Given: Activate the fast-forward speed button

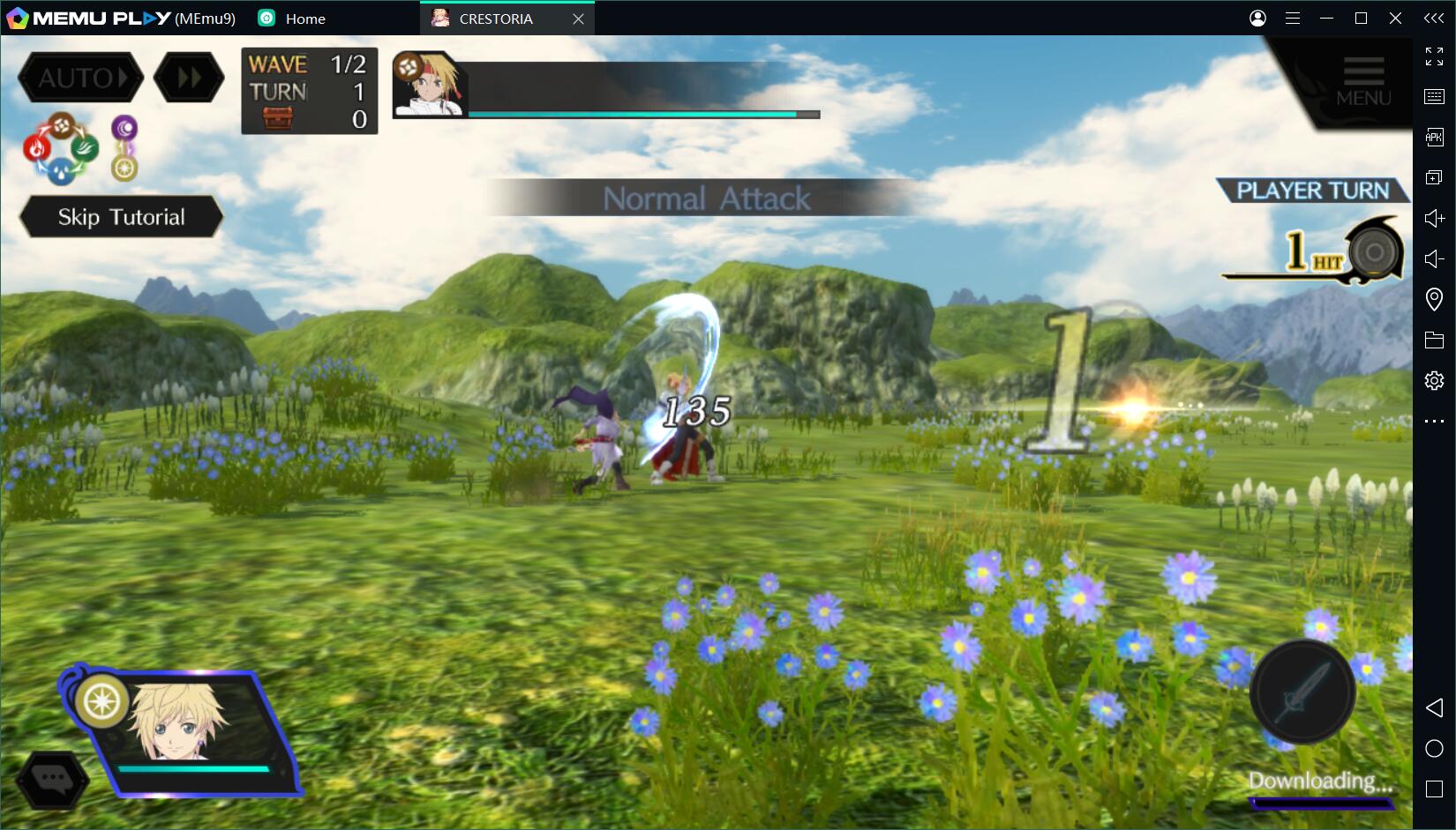Looking at the screenshot, I should pyautogui.click(x=189, y=79).
